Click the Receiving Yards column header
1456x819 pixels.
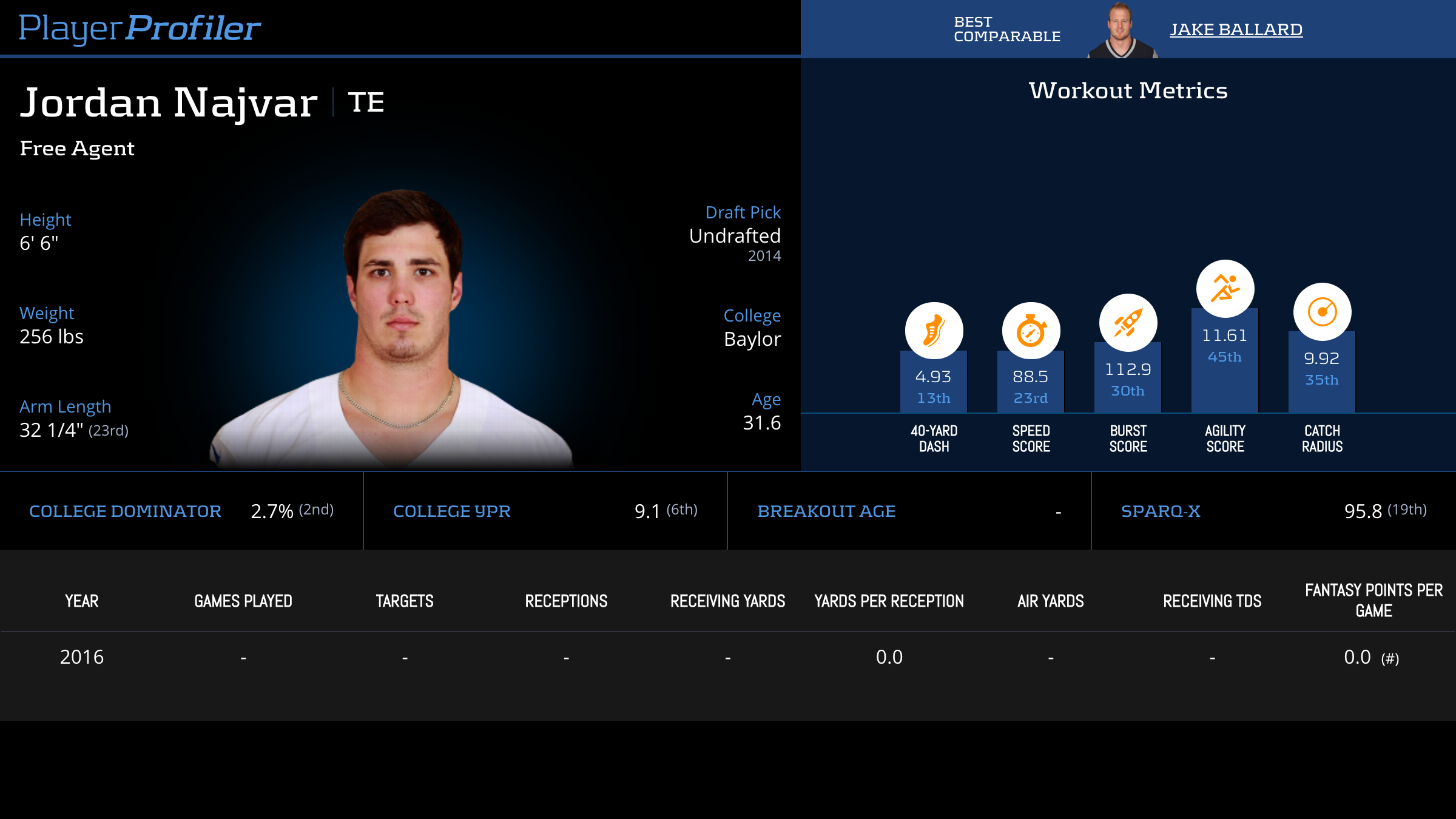pos(727,601)
